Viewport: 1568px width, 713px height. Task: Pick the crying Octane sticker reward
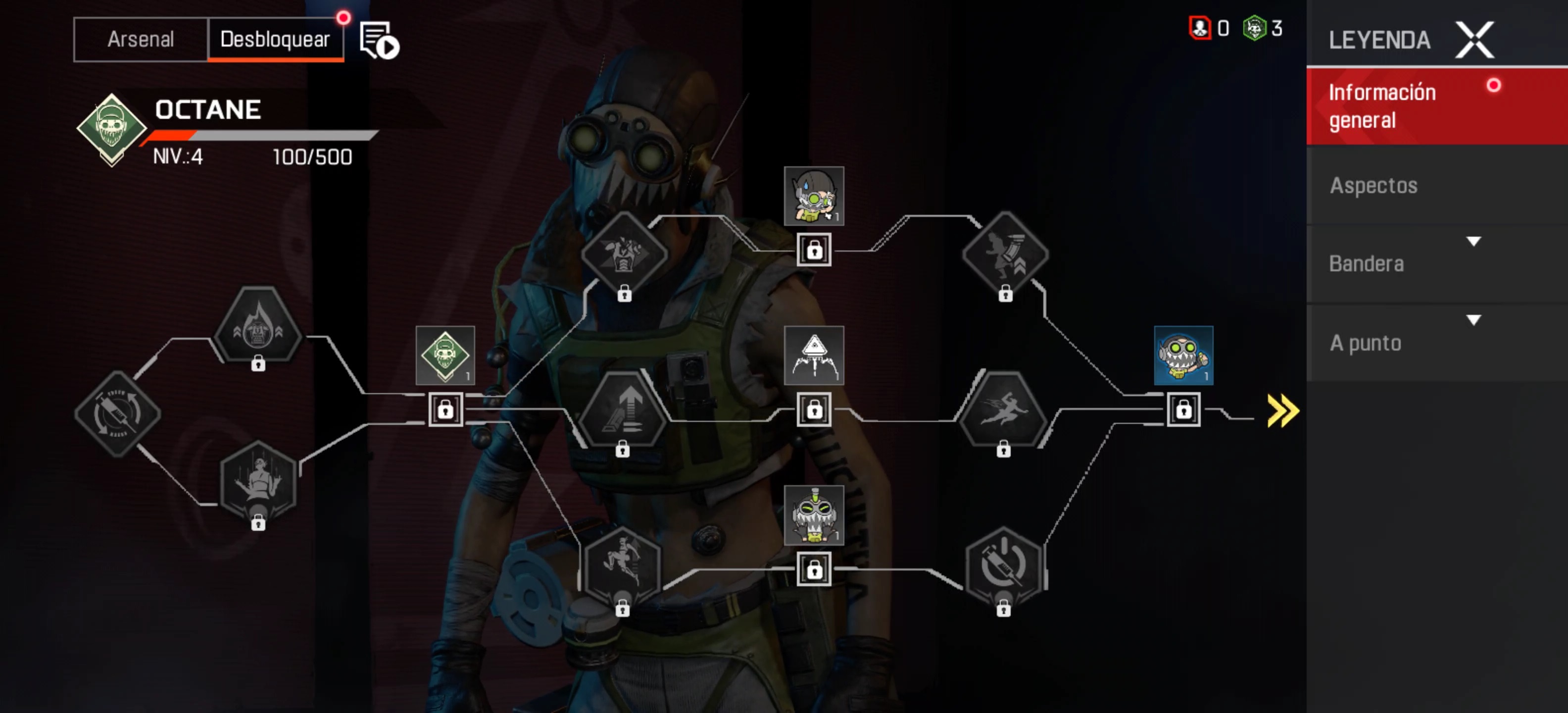coord(814,196)
